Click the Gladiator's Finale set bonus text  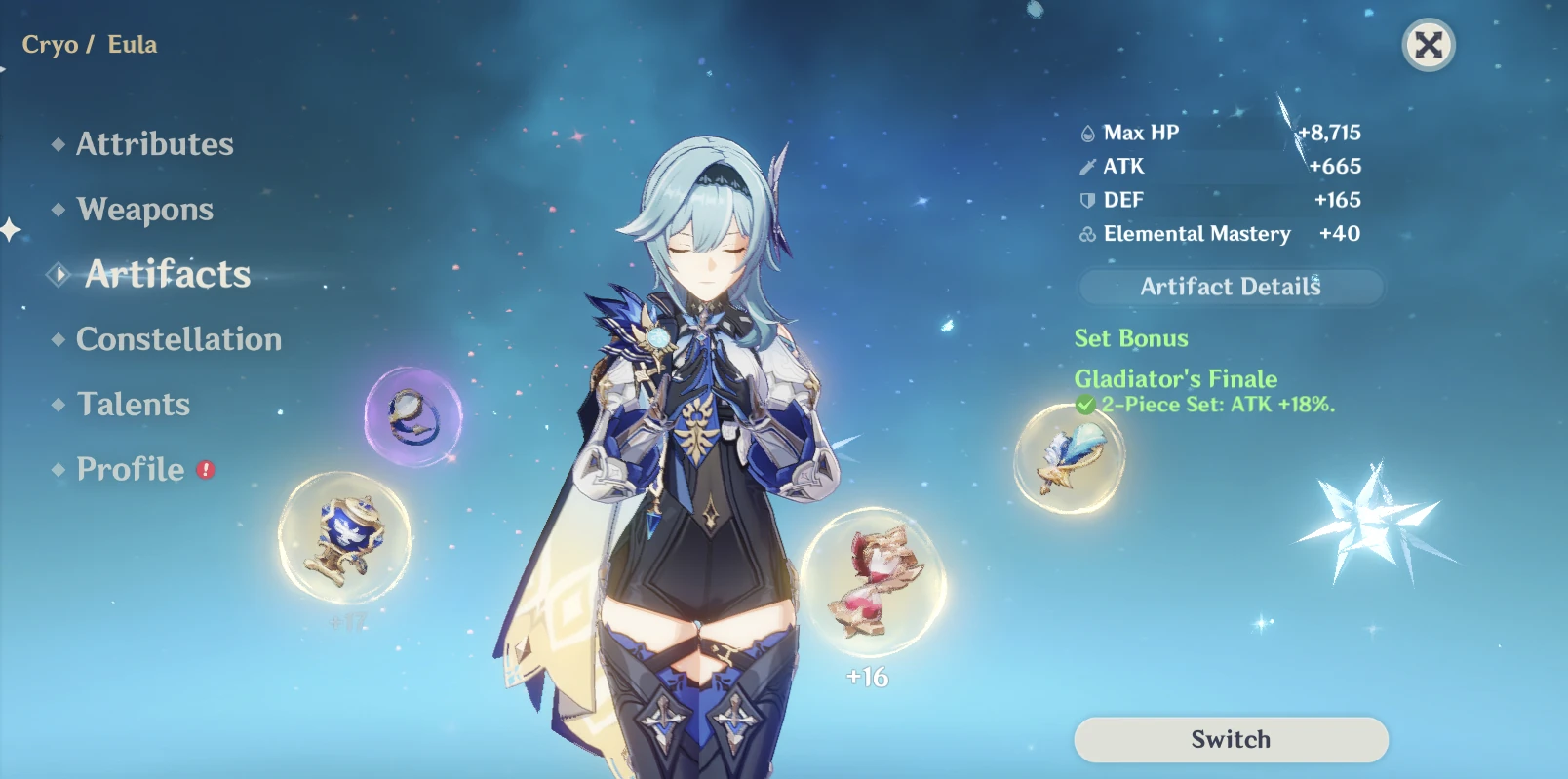pyautogui.click(x=1174, y=378)
